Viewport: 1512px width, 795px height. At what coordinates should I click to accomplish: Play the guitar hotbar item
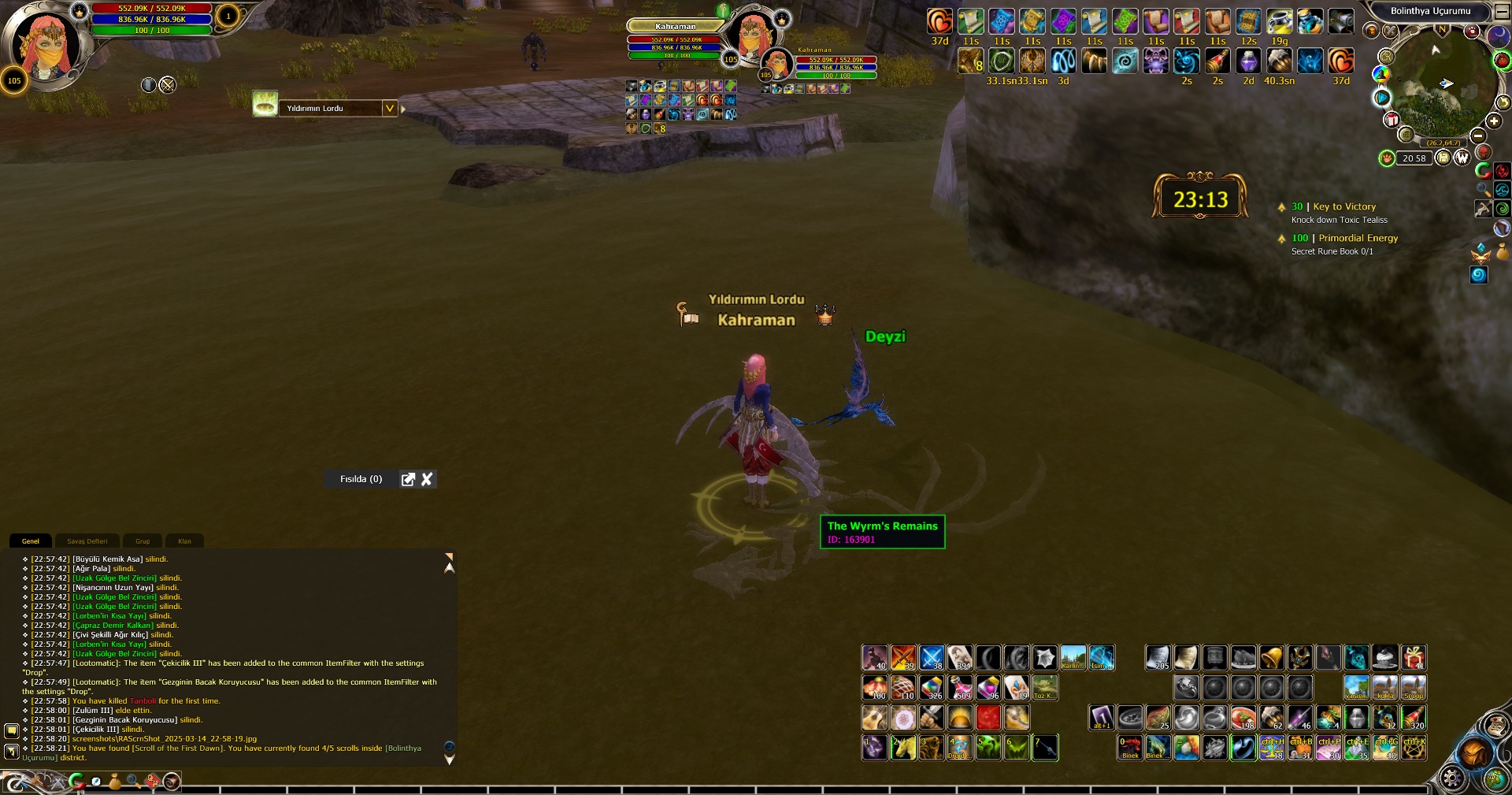874,718
